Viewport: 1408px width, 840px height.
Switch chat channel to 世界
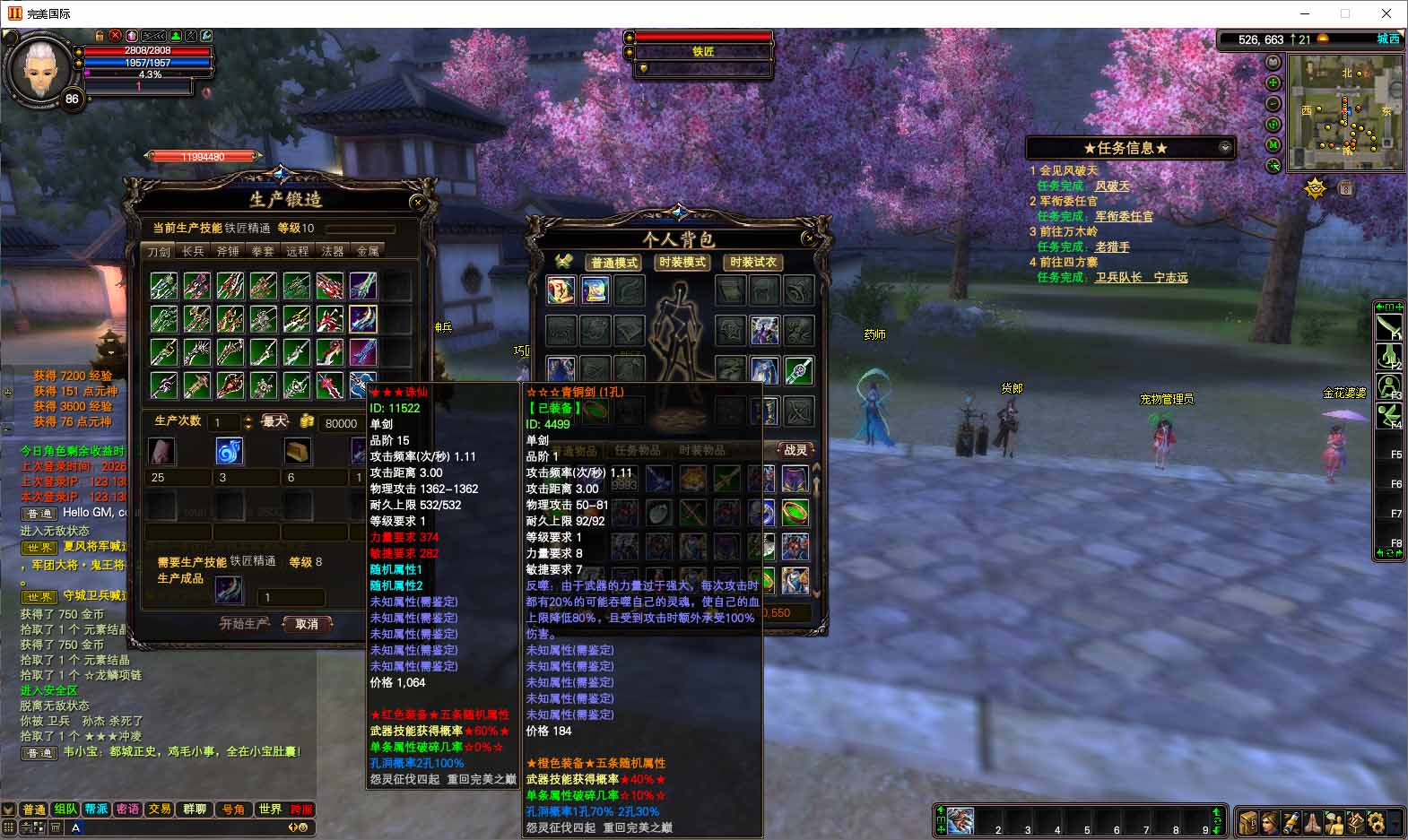270,809
